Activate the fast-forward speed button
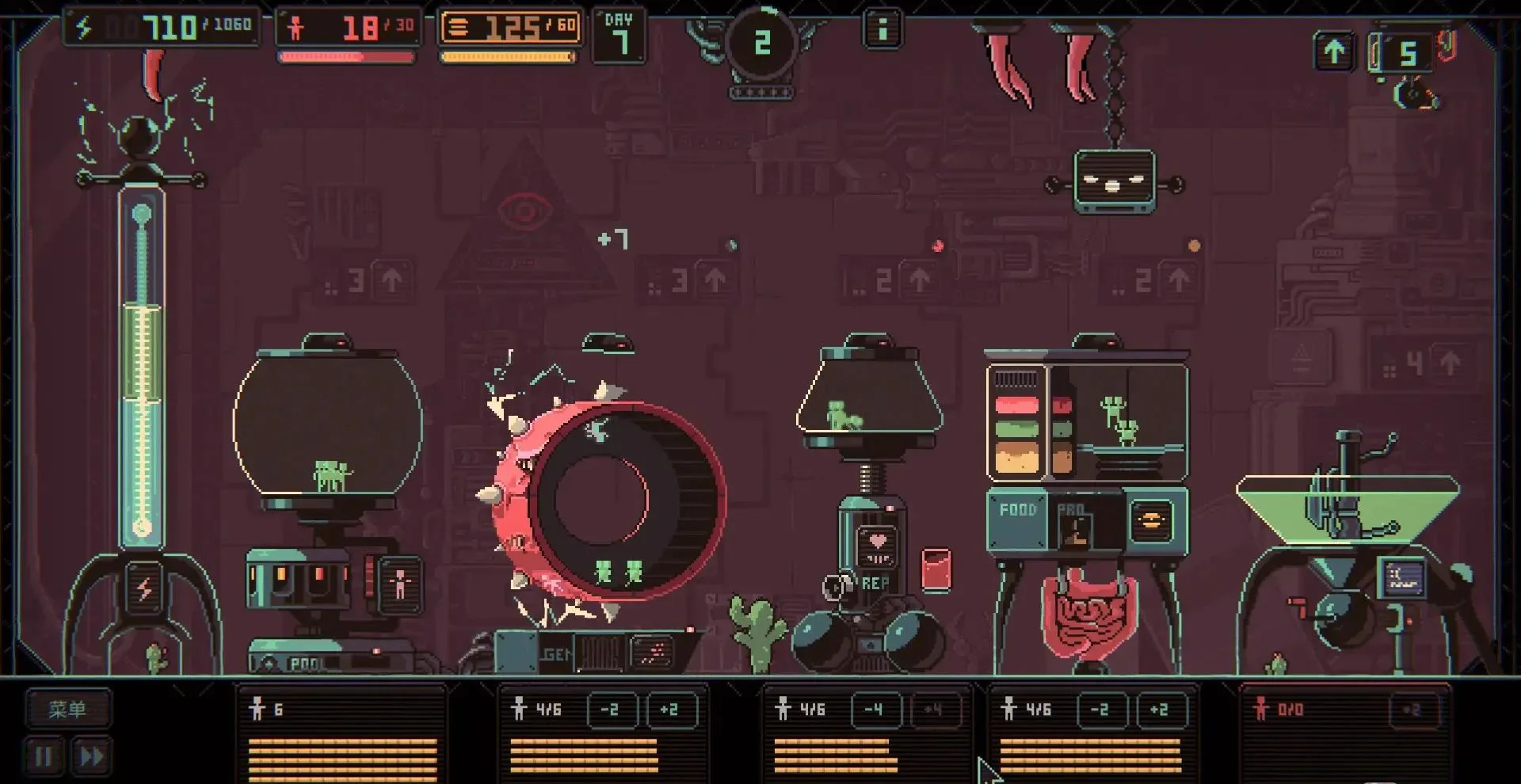 tap(90, 757)
